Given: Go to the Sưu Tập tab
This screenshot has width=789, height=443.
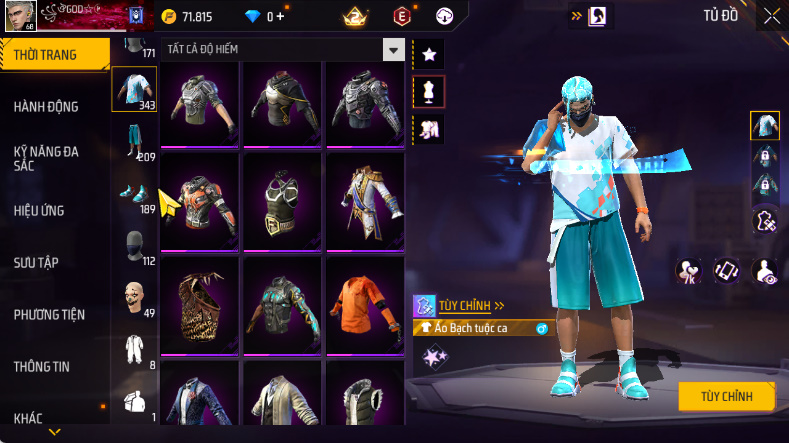Looking at the screenshot, I should [x=36, y=262].
